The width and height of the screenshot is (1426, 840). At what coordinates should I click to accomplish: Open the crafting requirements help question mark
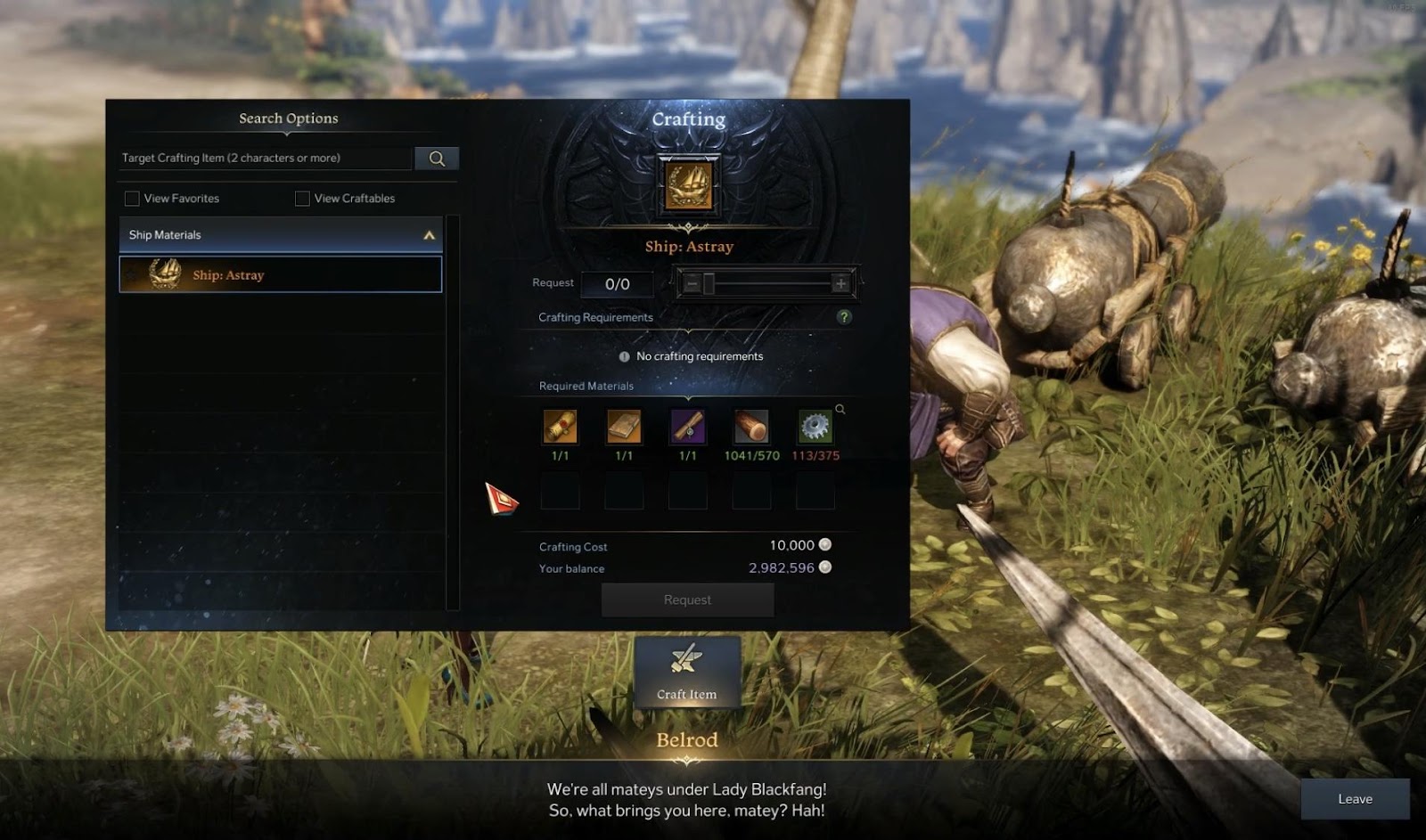pos(844,317)
